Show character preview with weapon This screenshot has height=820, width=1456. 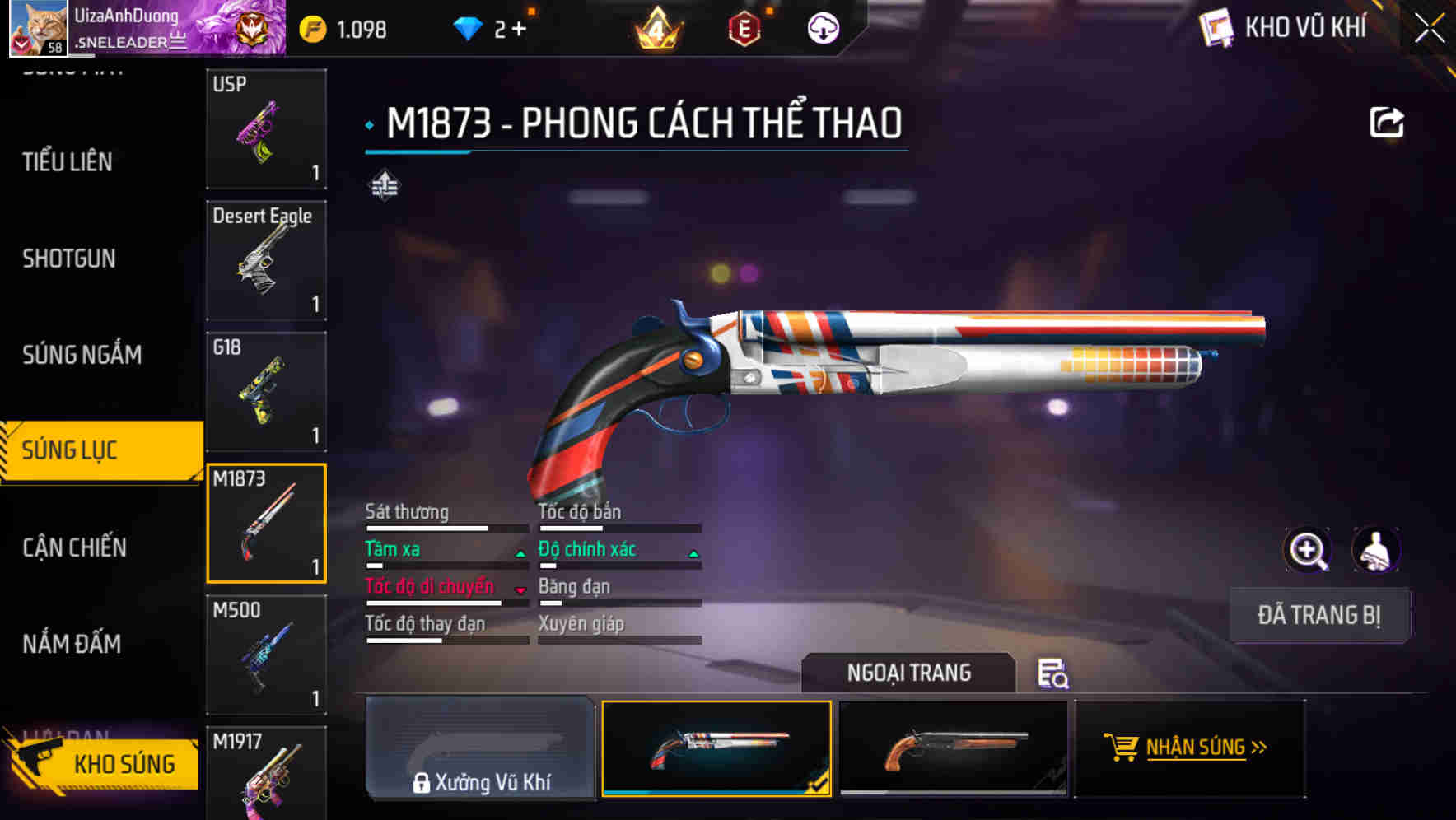[1375, 550]
